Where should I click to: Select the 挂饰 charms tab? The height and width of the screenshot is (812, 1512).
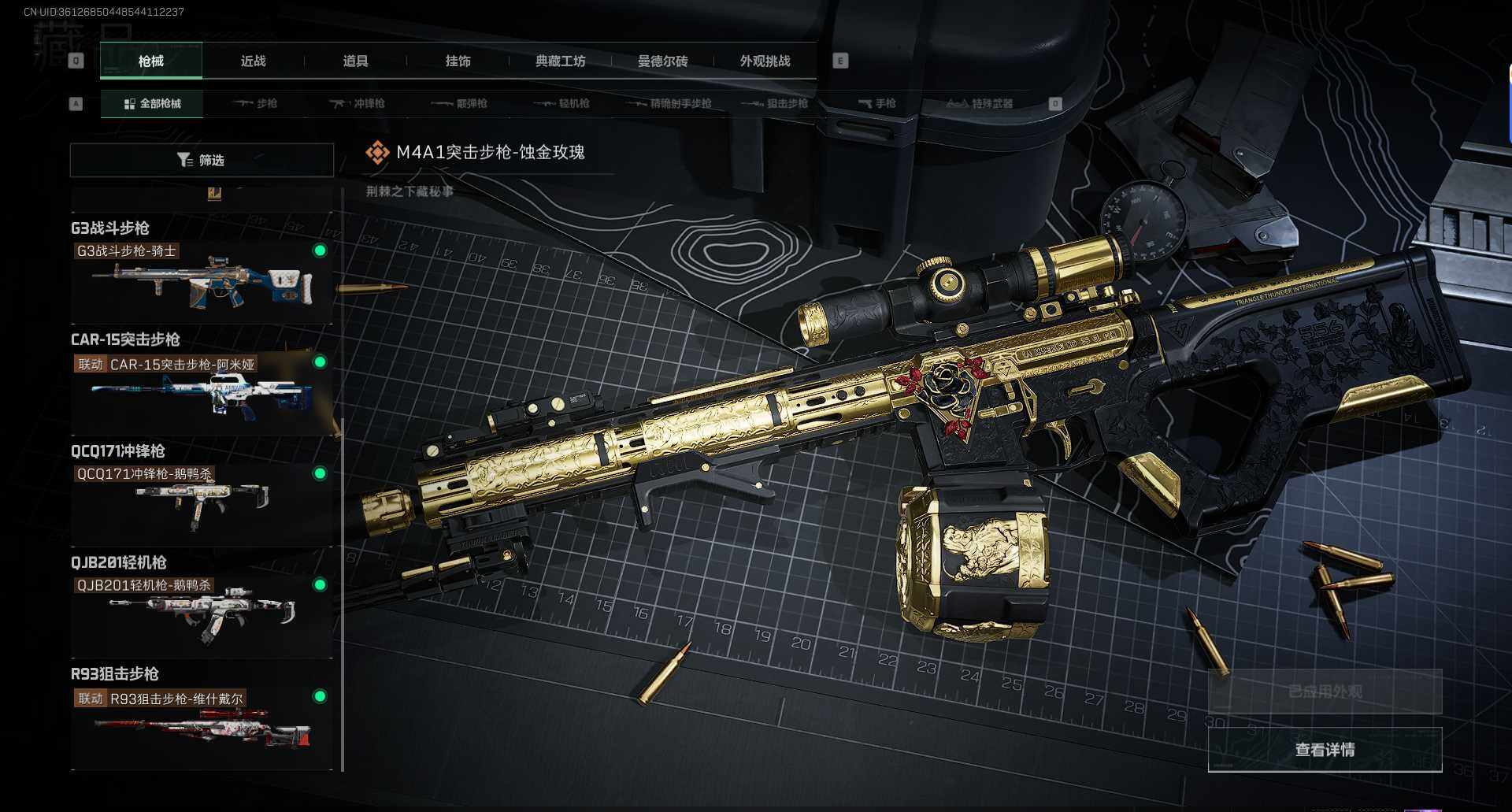tap(458, 61)
